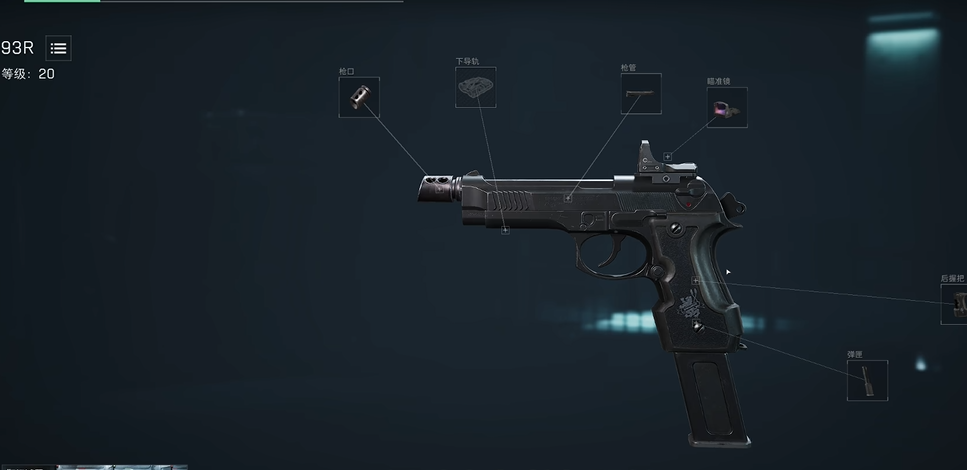Select the optic sight (瞄准镜) slot

pos(727,107)
